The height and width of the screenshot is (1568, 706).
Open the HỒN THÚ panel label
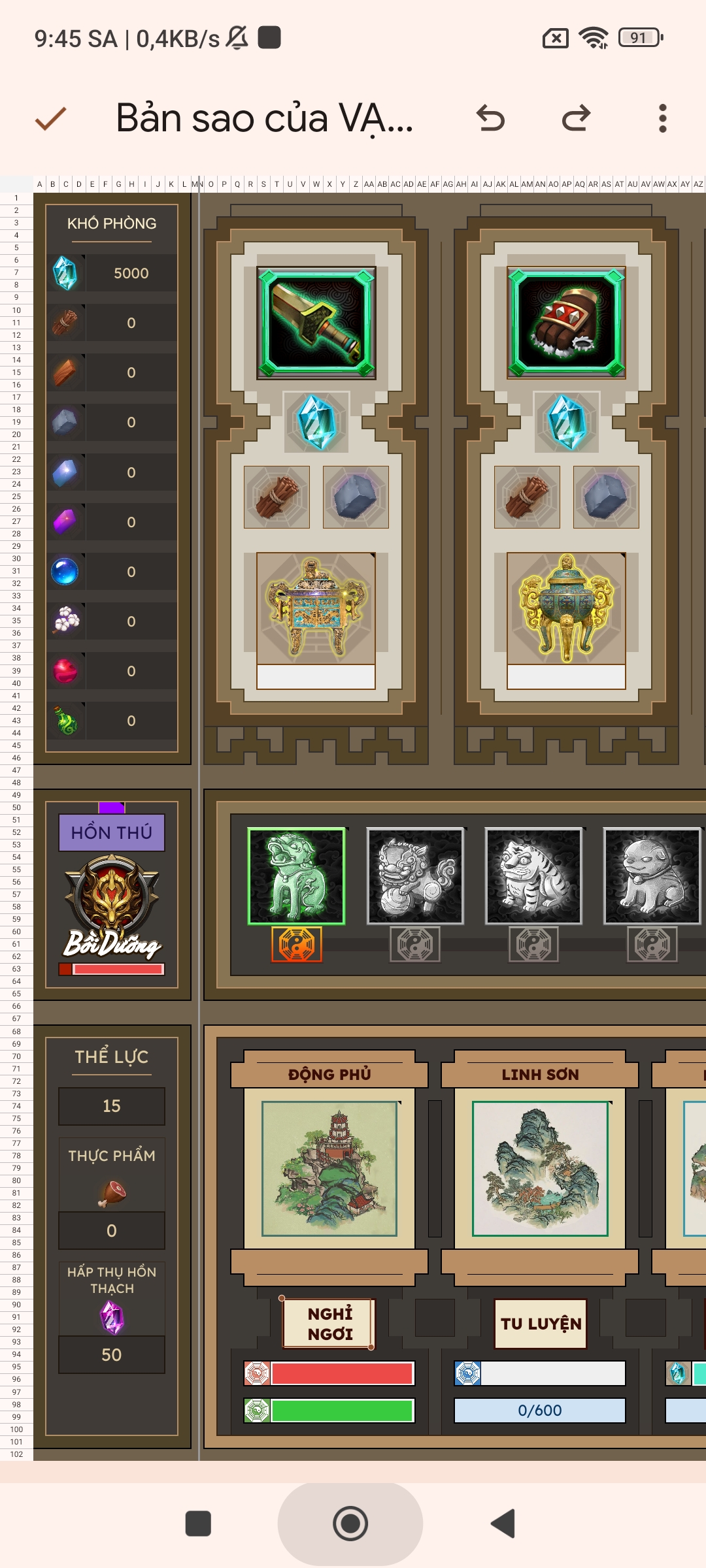(x=112, y=832)
